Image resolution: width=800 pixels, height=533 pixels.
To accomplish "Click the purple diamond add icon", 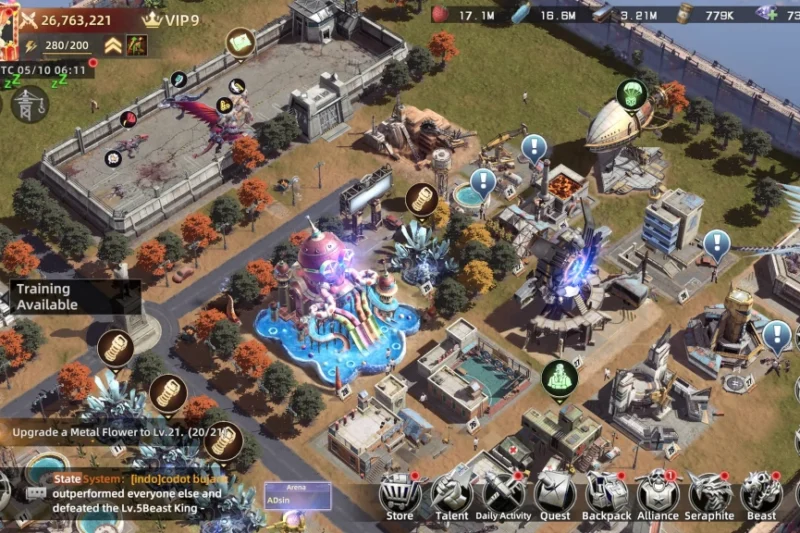I will [768, 14].
